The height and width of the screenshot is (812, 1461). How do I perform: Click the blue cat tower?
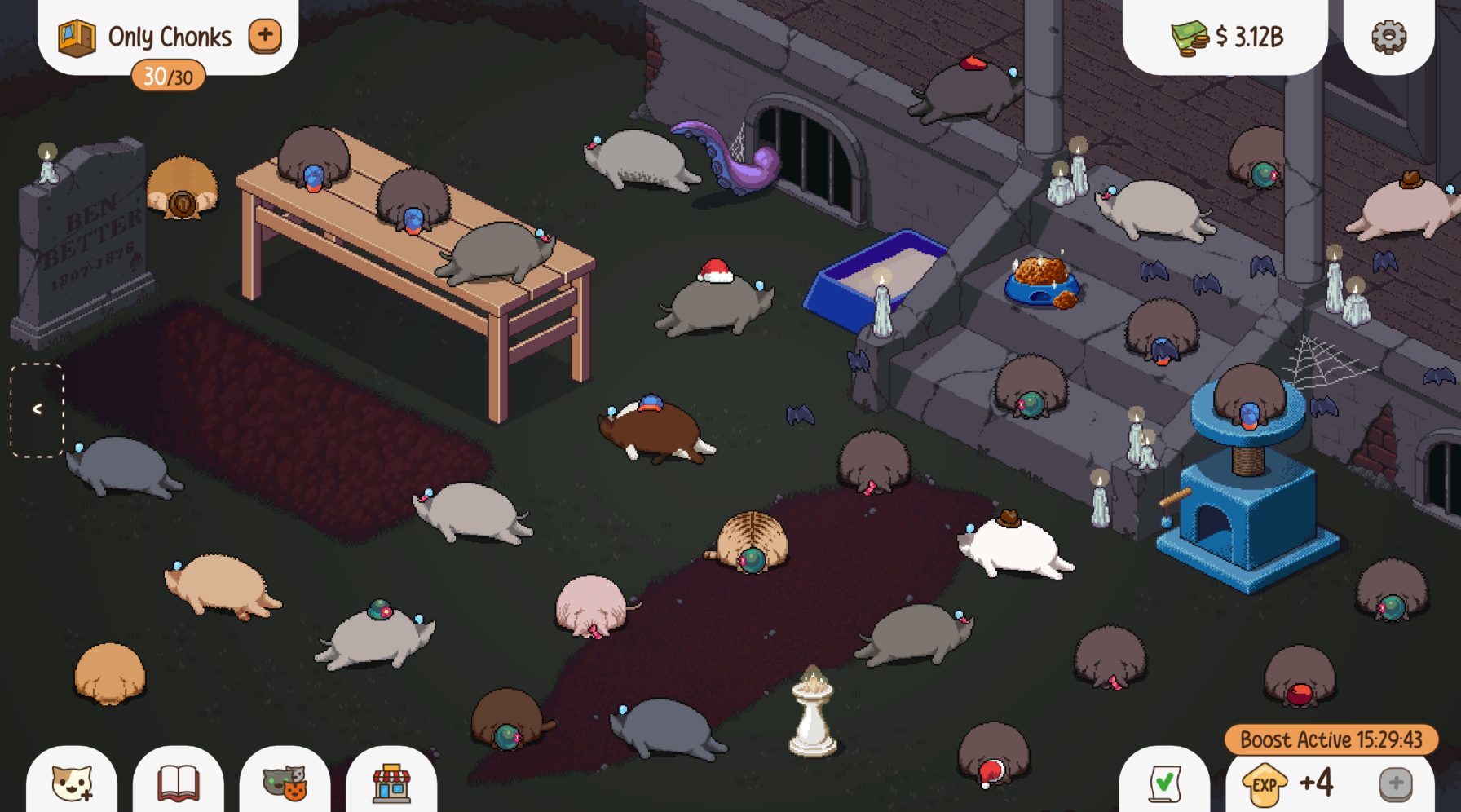1249,505
